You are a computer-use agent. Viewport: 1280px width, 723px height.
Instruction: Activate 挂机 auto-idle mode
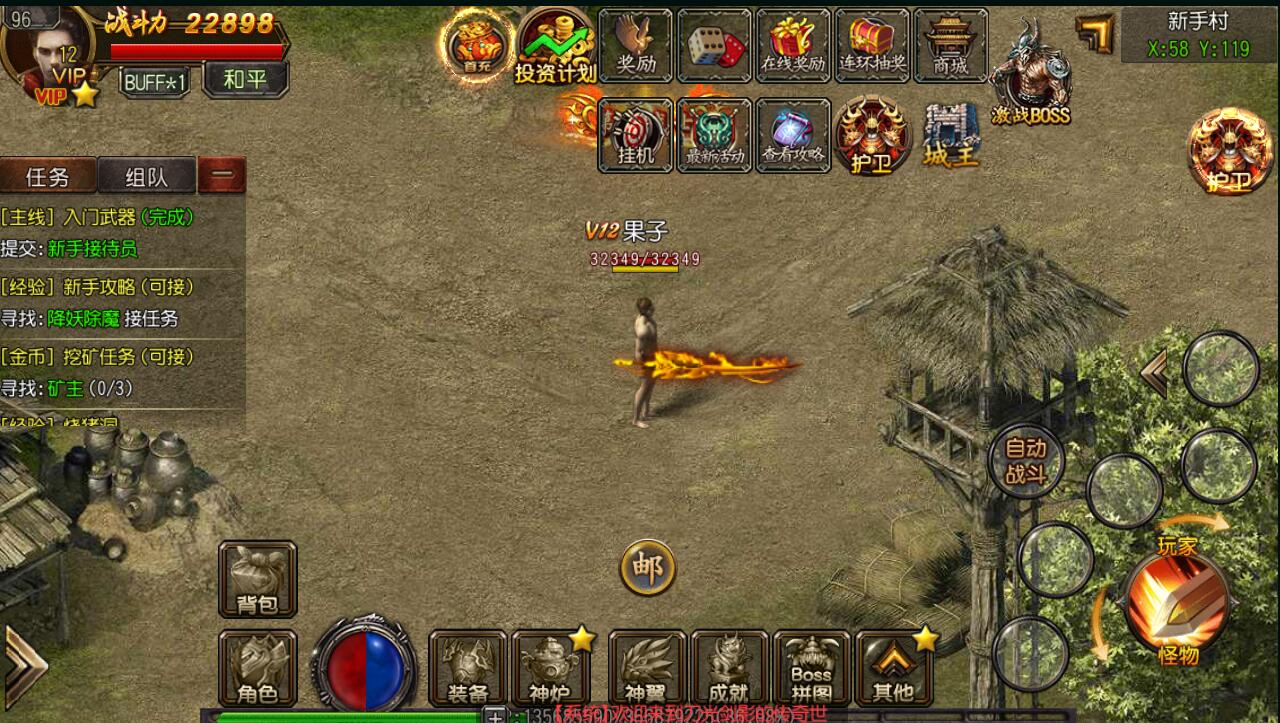click(636, 135)
